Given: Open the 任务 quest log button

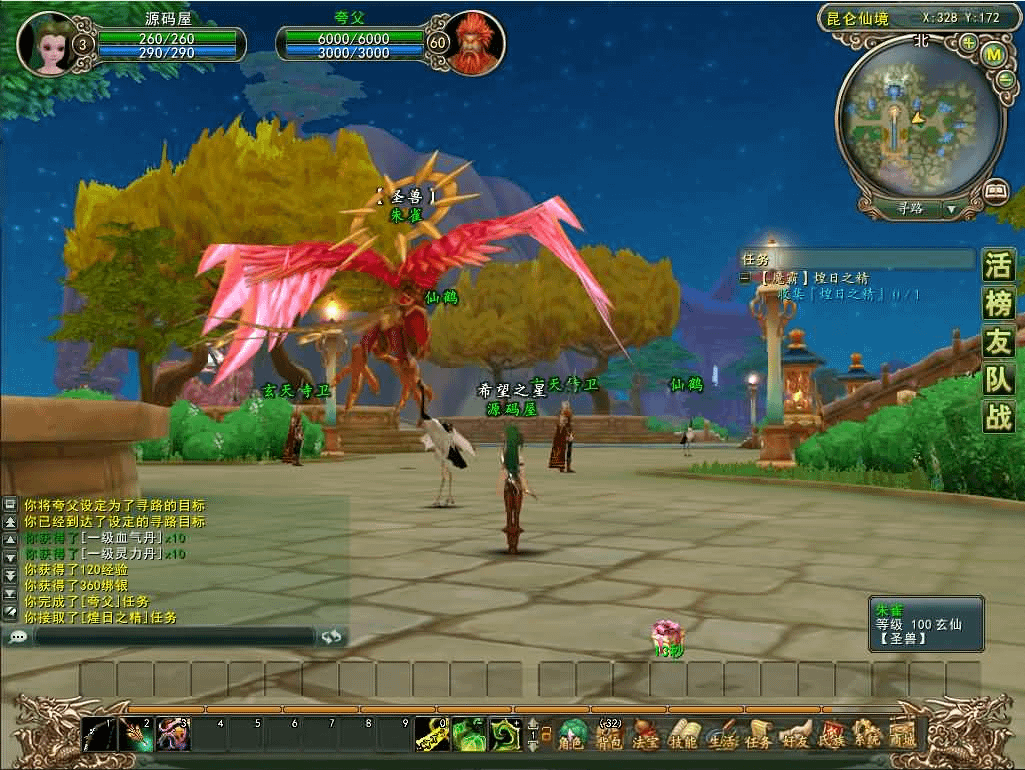Looking at the screenshot, I should point(758,736).
